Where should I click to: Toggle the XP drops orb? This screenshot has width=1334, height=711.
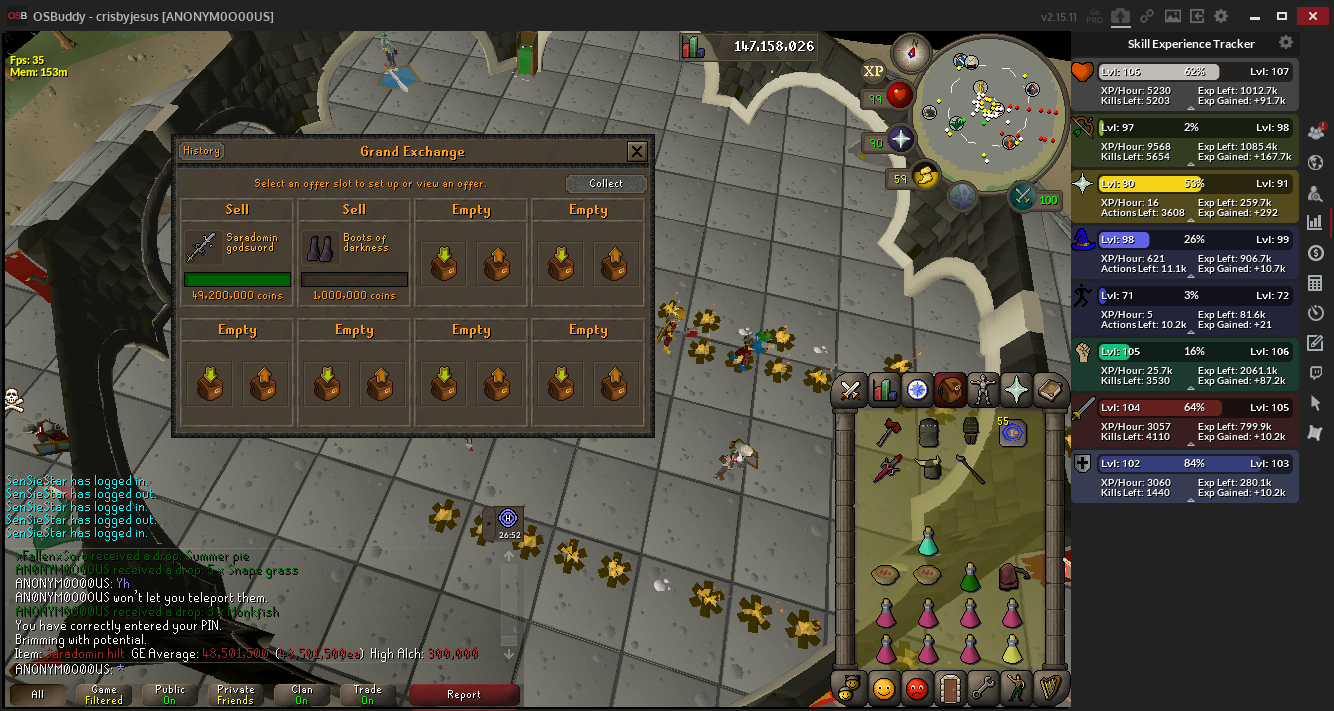point(873,71)
